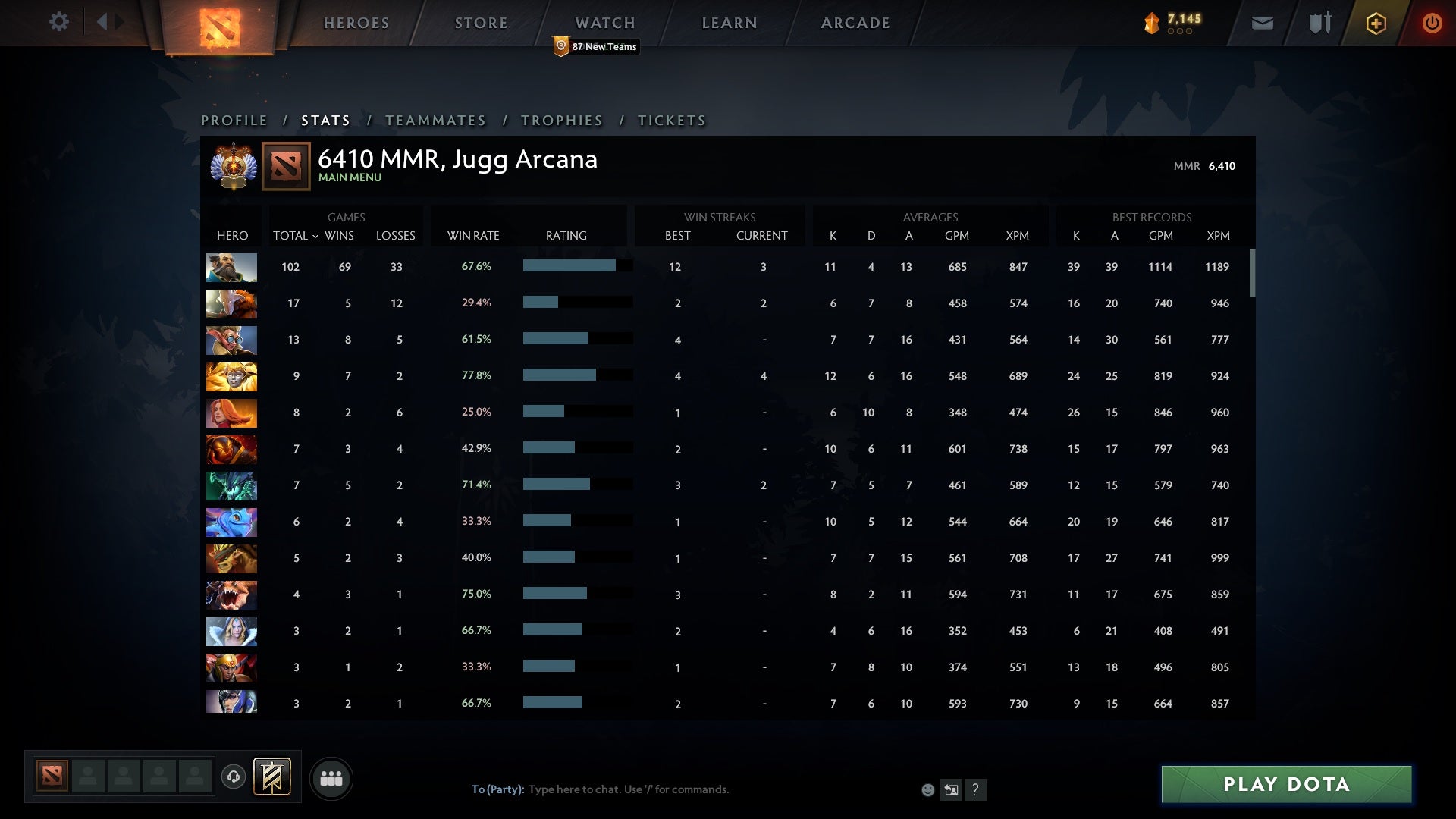
Task: Click the chat help question mark
Action: [x=975, y=789]
